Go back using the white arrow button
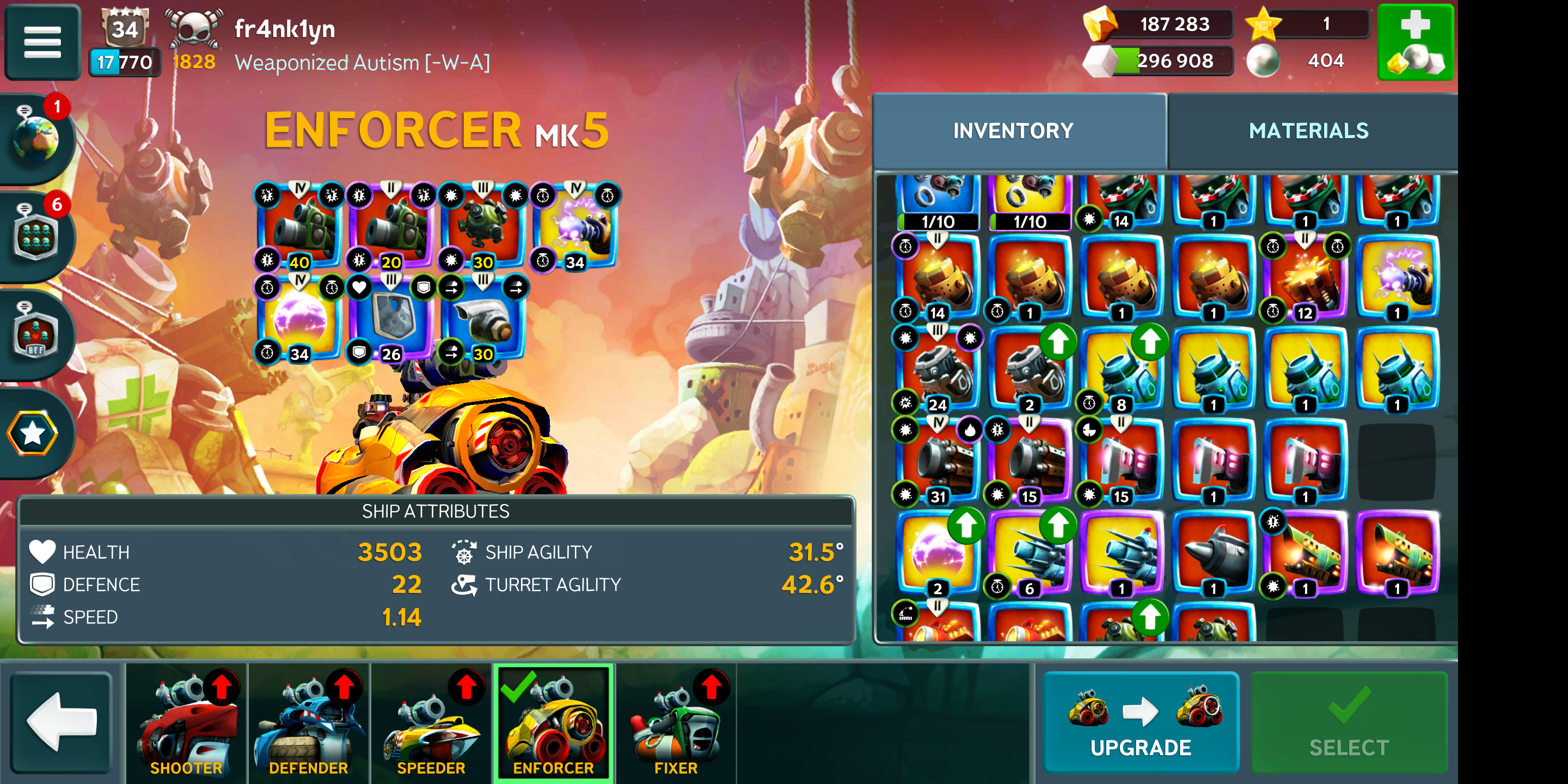 62,722
